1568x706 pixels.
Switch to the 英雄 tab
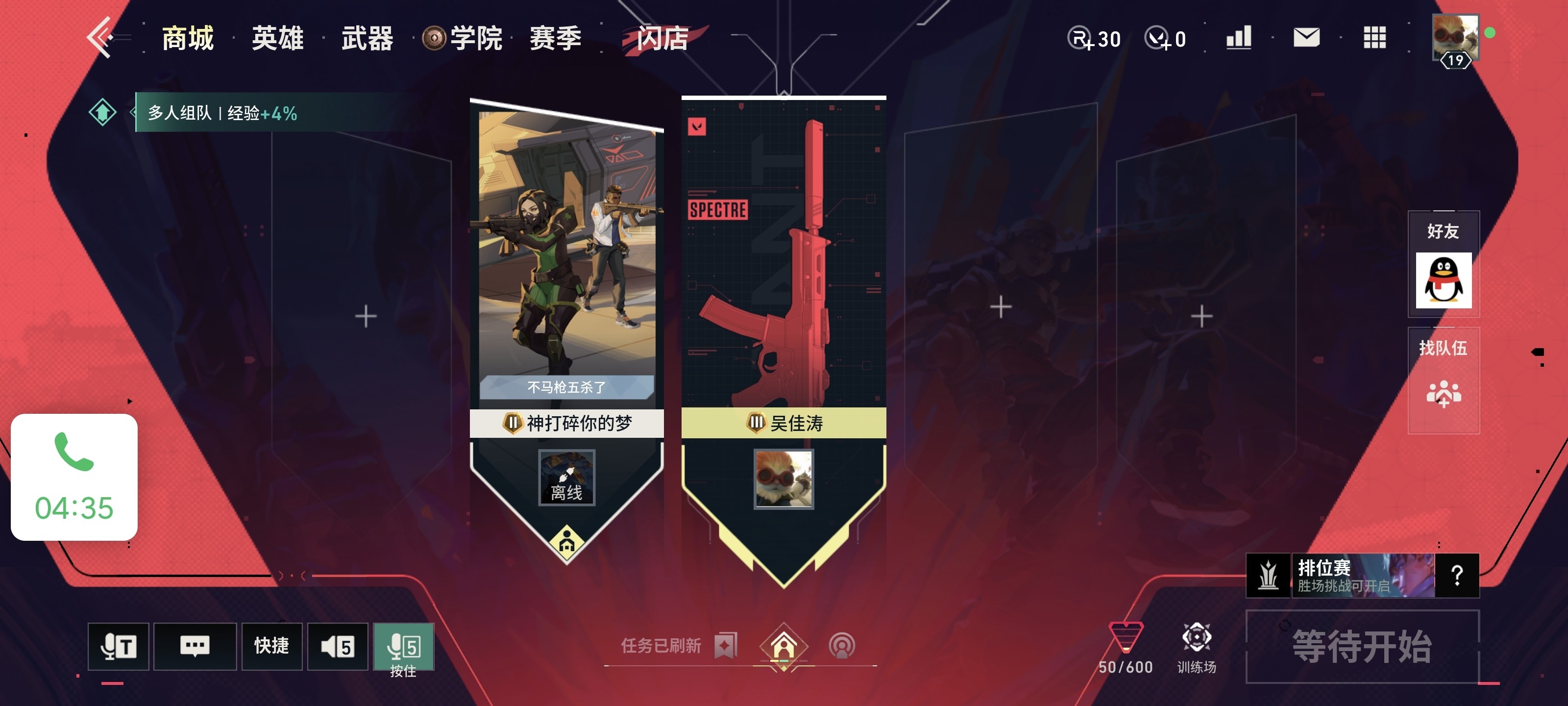coord(277,38)
